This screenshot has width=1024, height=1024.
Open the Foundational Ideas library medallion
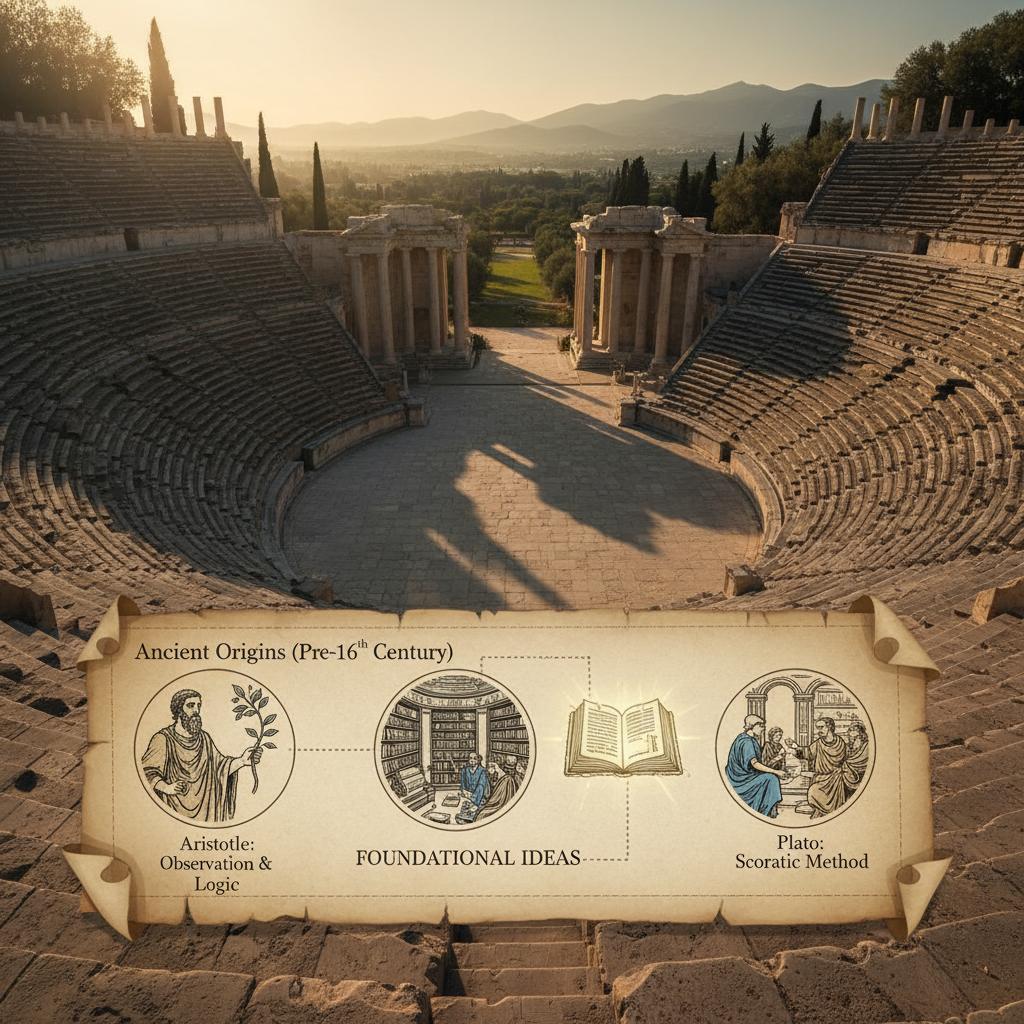[455, 749]
